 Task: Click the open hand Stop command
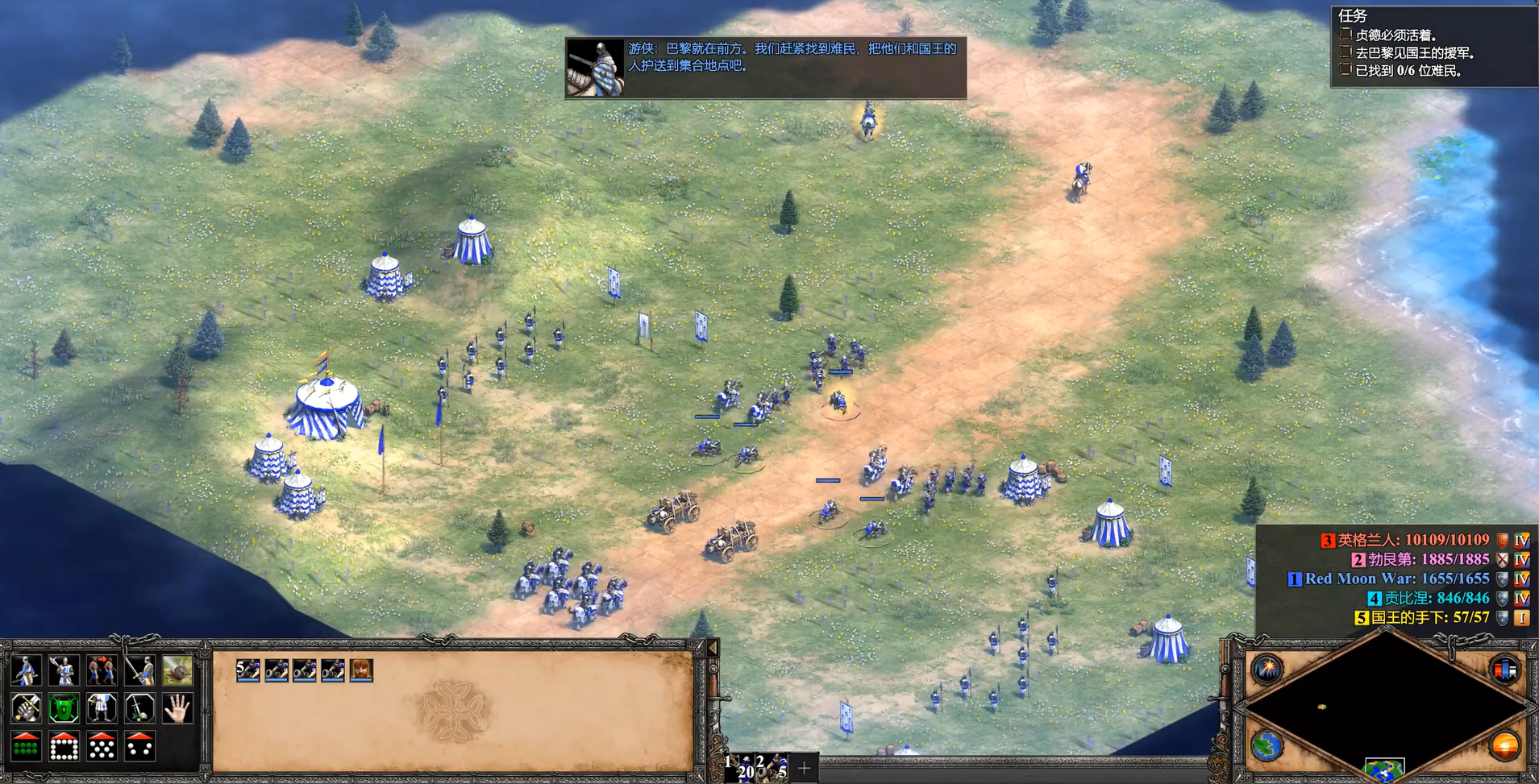click(177, 709)
